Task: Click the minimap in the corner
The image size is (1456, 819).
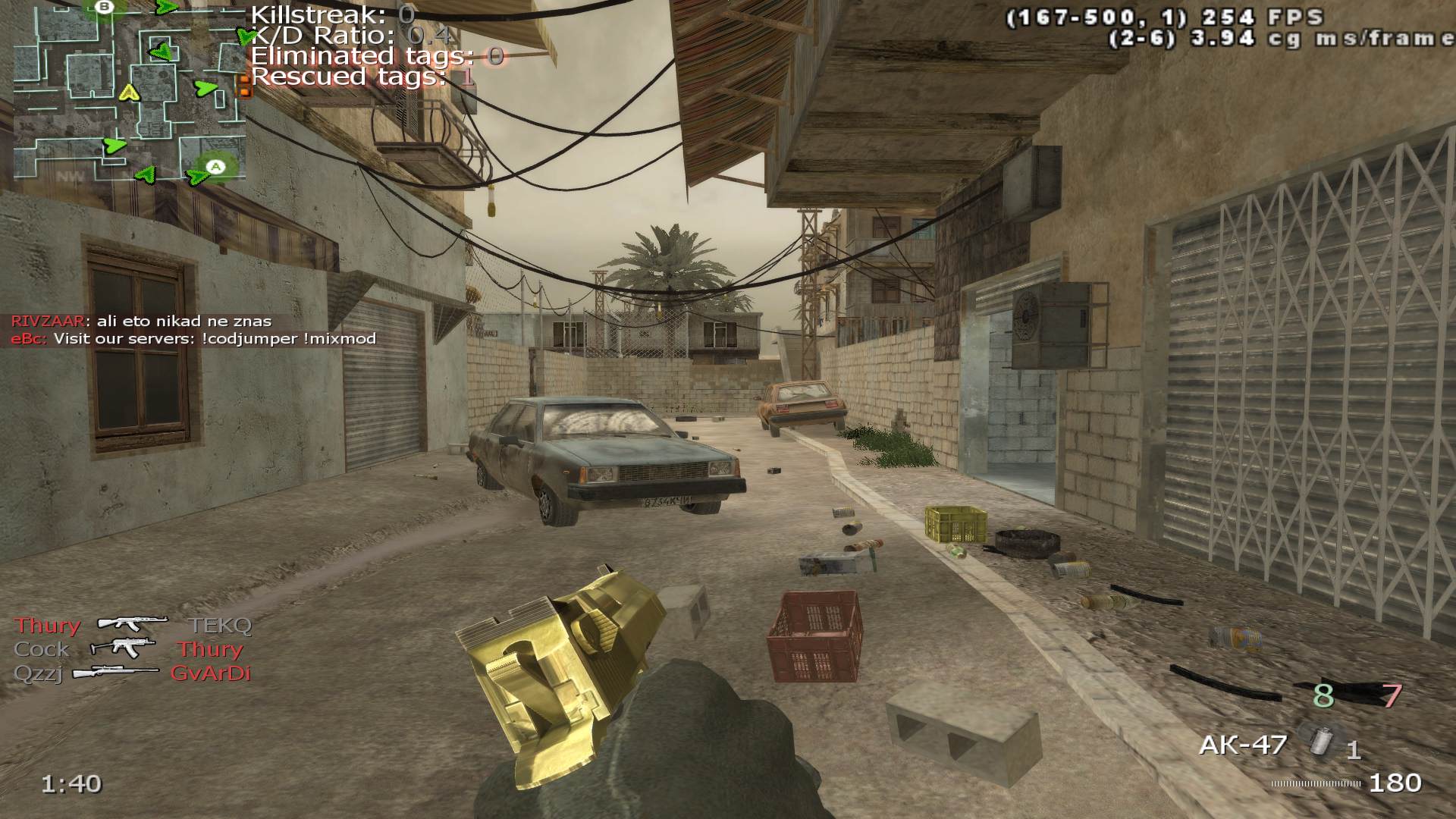Action: click(x=129, y=91)
